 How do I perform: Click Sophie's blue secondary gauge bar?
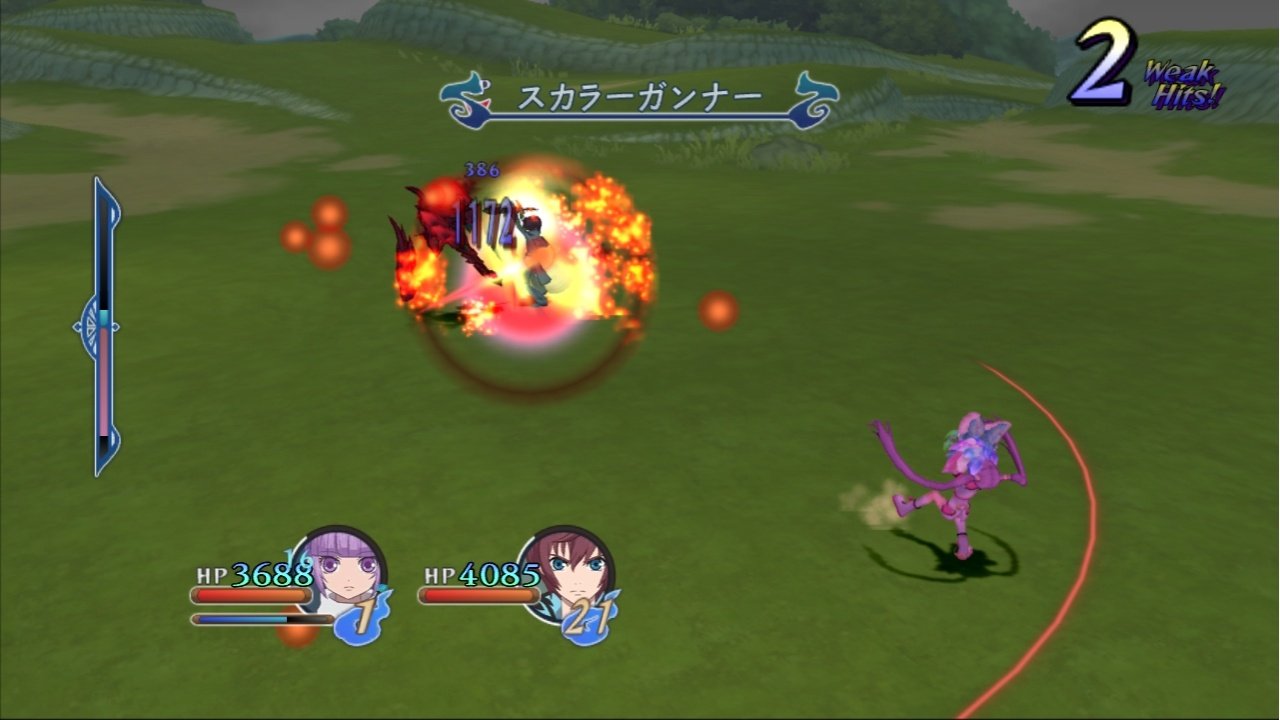(252, 618)
